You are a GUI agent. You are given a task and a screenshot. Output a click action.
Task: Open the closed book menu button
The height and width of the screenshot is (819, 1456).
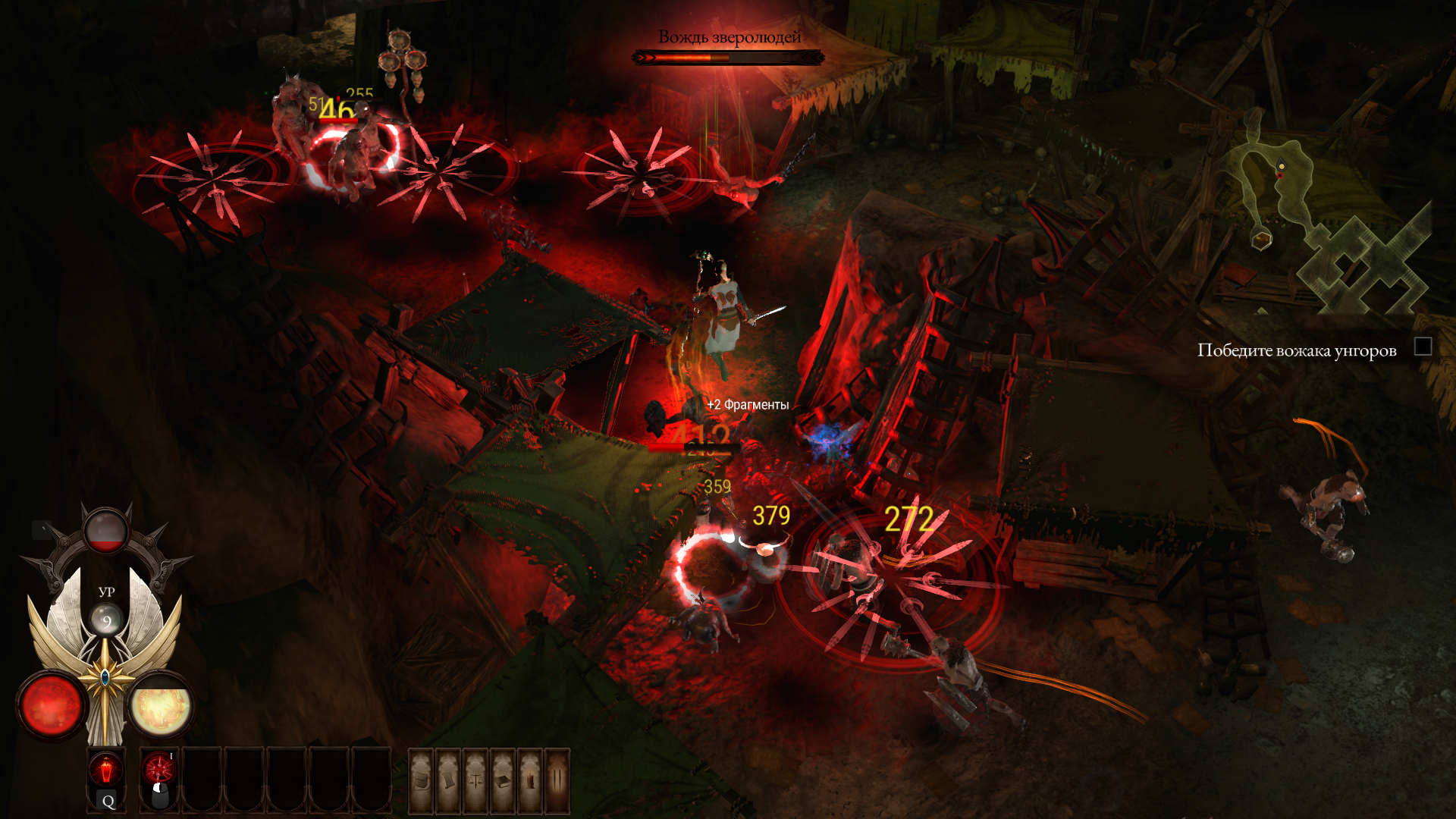point(503,780)
